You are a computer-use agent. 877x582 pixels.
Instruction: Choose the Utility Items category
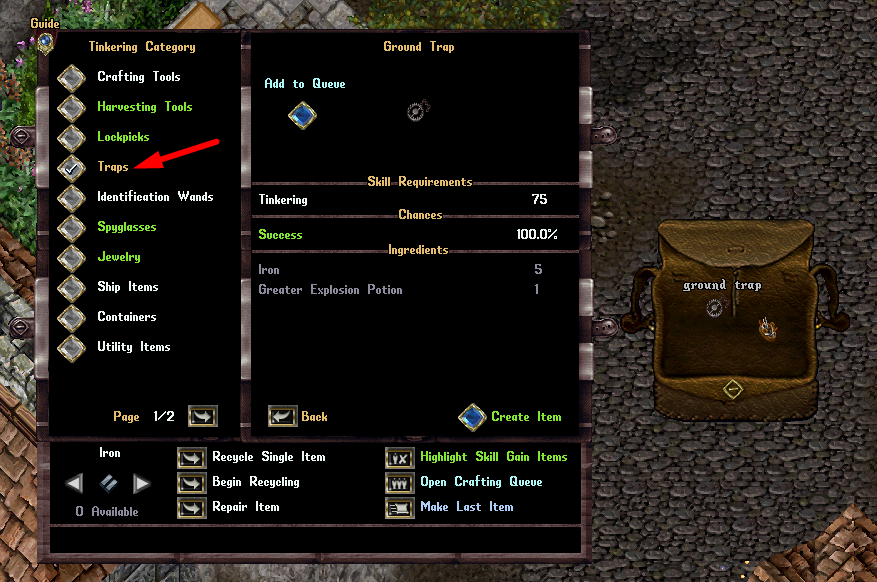tap(71, 348)
